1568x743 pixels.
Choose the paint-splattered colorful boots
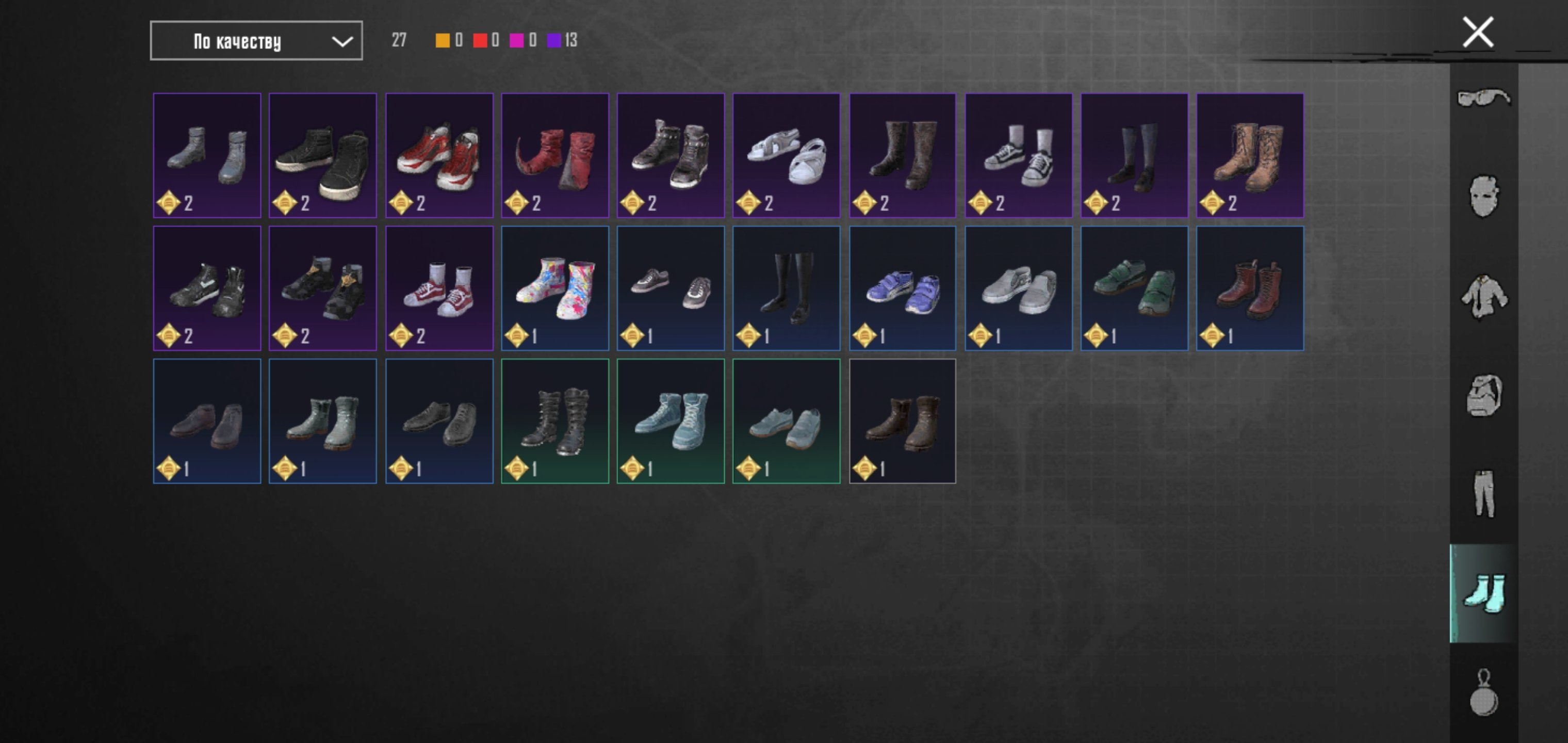pyautogui.click(x=554, y=288)
